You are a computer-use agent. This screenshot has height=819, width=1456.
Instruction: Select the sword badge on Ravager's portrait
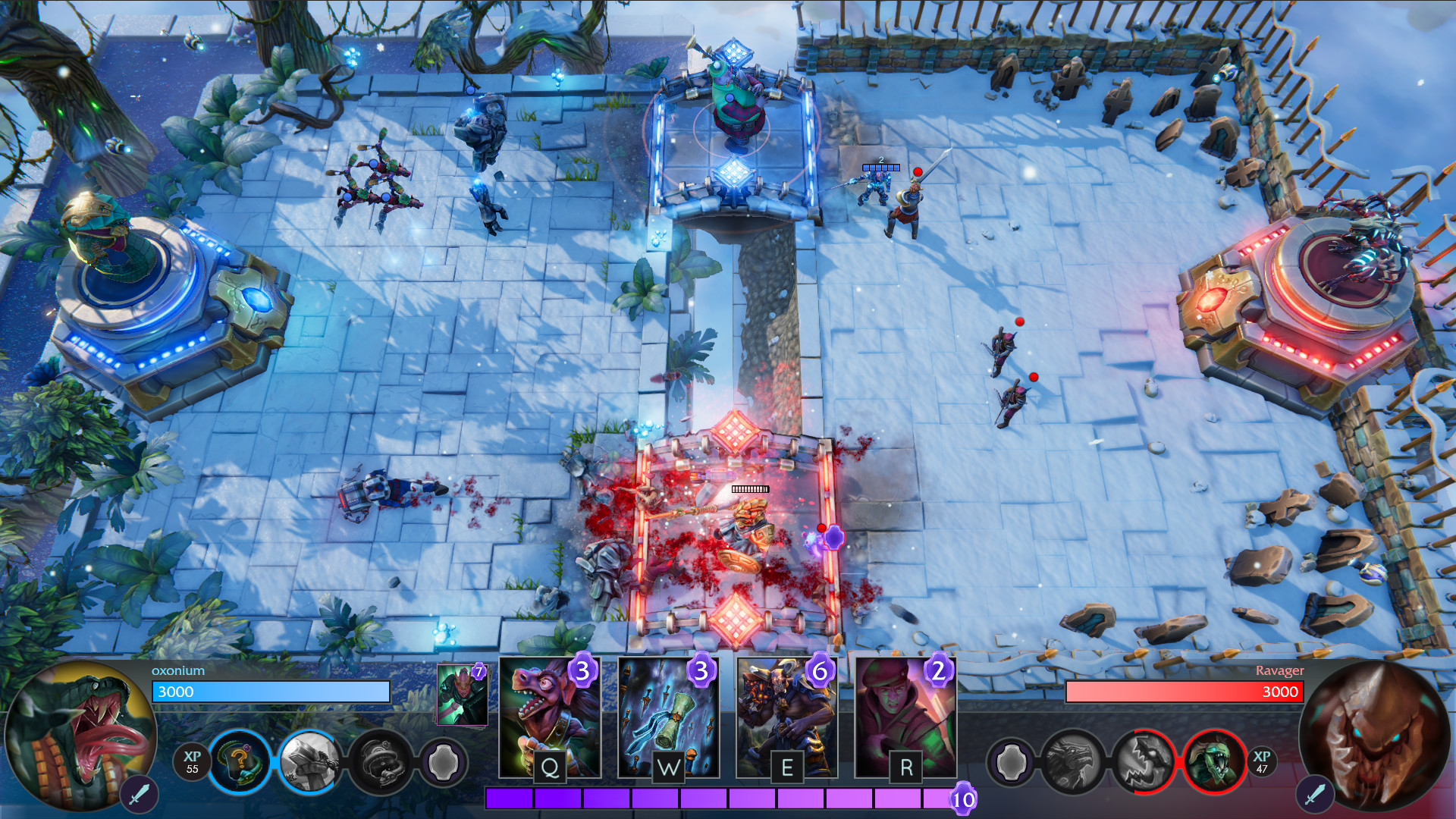tap(1315, 794)
